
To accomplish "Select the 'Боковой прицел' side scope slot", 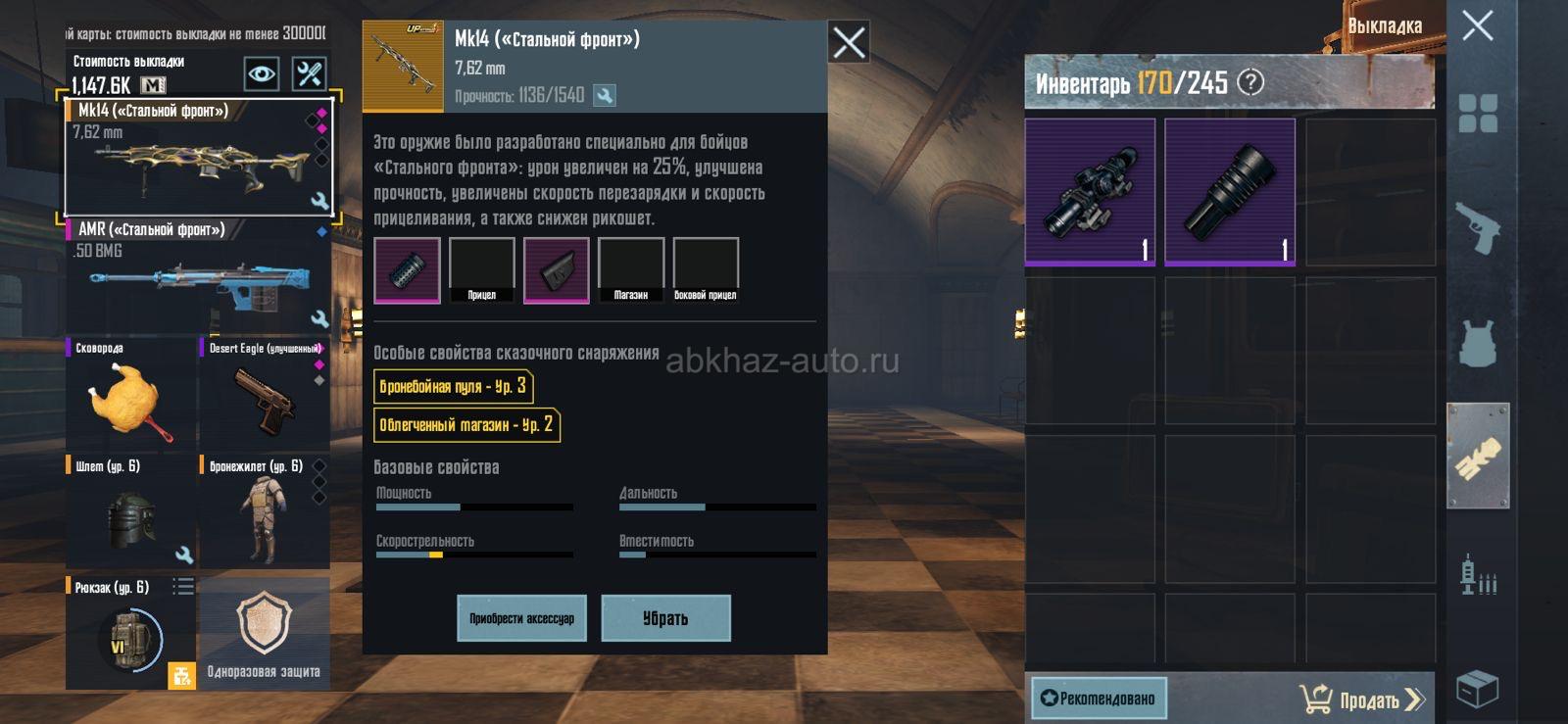I will tap(706, 270).
